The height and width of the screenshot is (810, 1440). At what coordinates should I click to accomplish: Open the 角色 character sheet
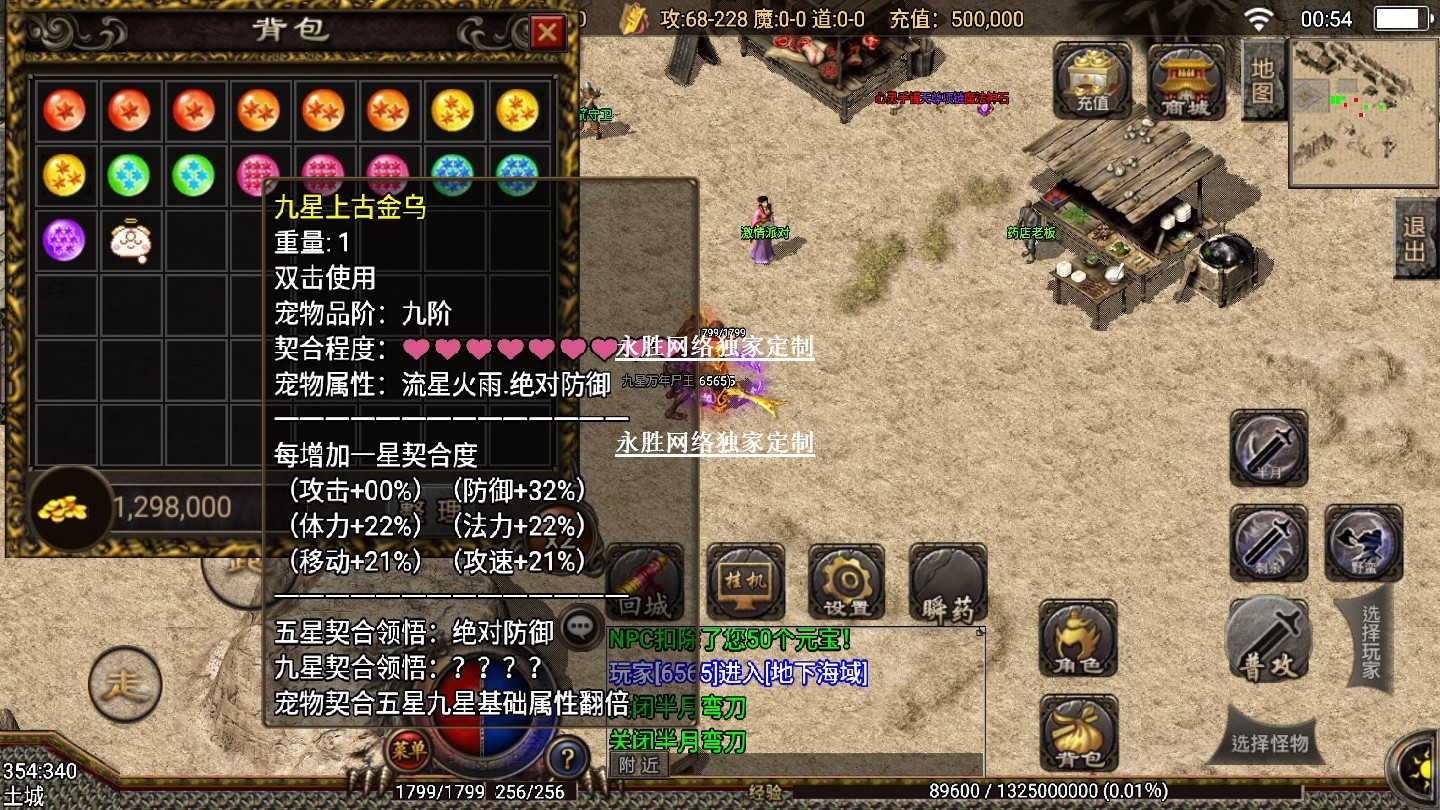1078,638
